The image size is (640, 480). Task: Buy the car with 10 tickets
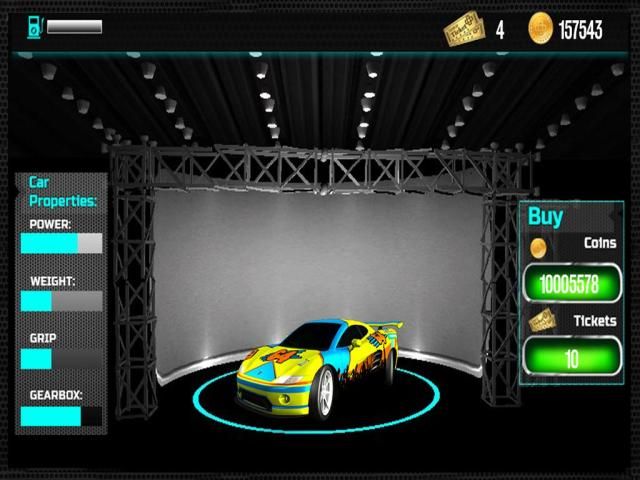click(x=569, y=358)
